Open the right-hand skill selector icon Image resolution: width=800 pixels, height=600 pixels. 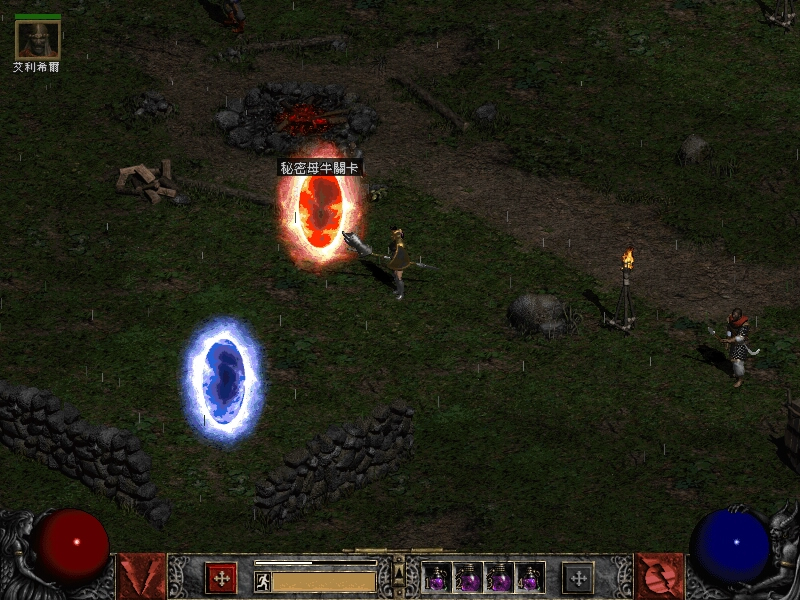[x=659, y=576]
